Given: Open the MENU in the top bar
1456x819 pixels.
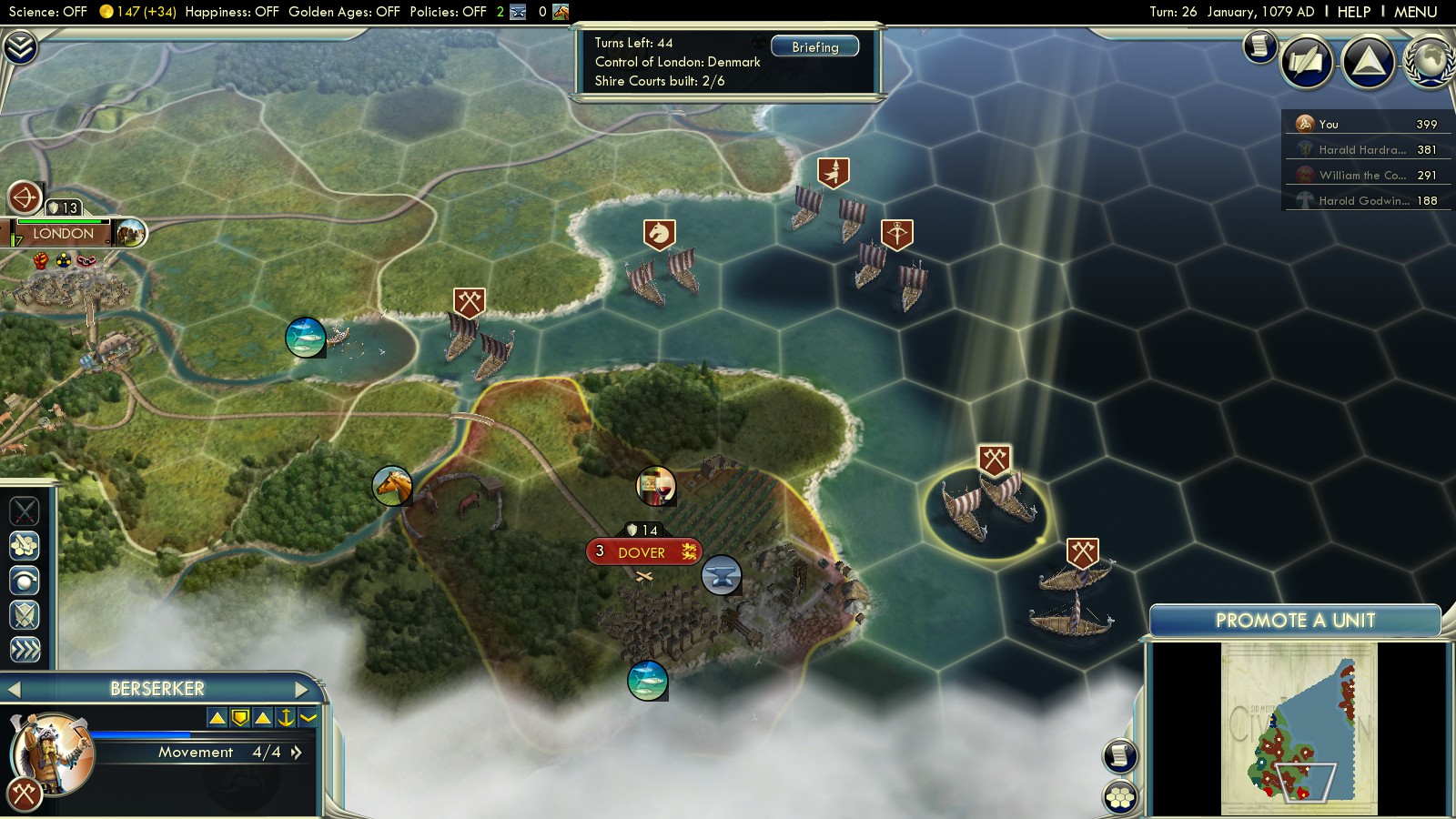Looking at the screenshot, I should point(1415,12).
